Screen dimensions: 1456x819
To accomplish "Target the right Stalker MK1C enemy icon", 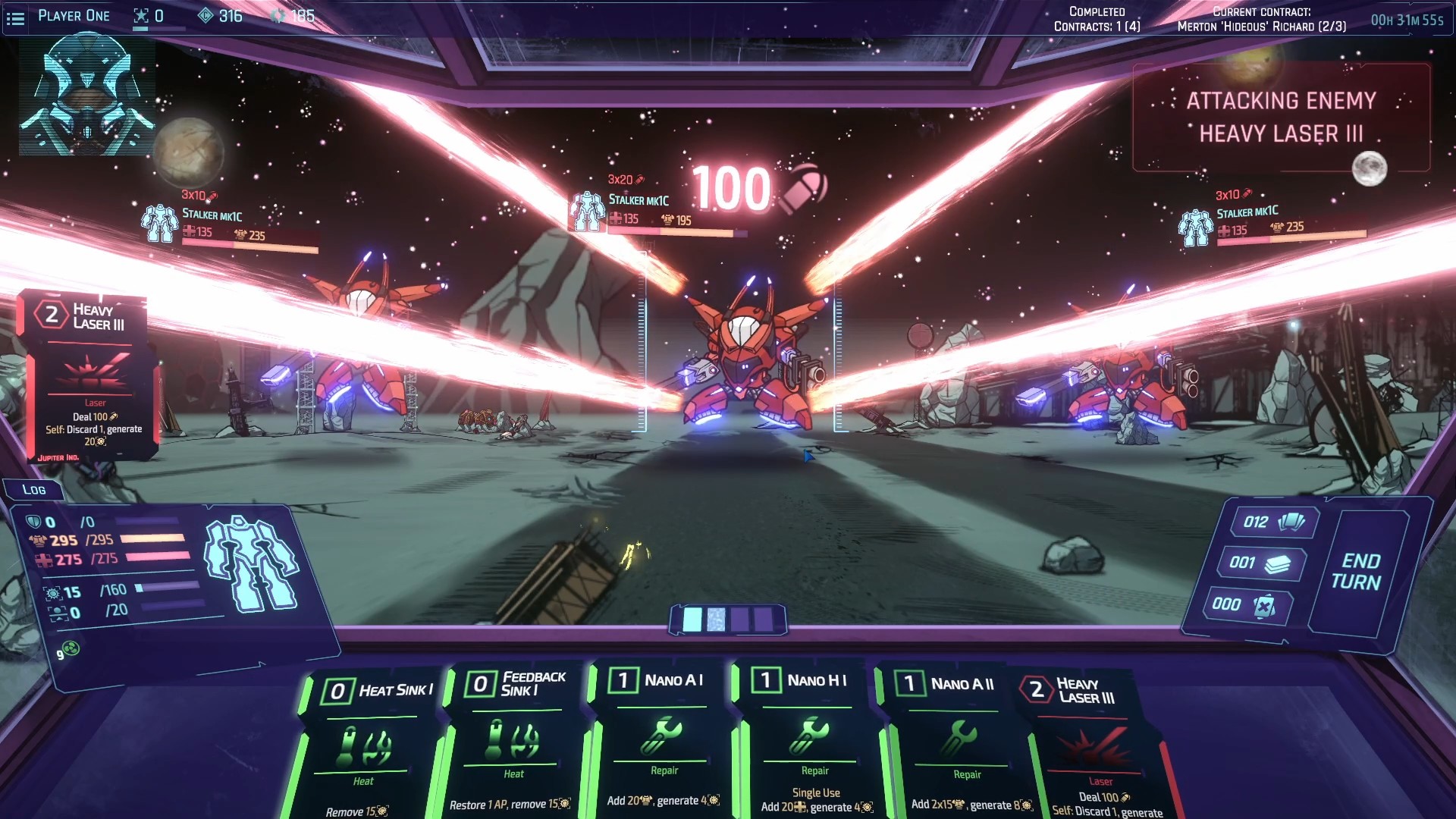I will point(1195,227).
